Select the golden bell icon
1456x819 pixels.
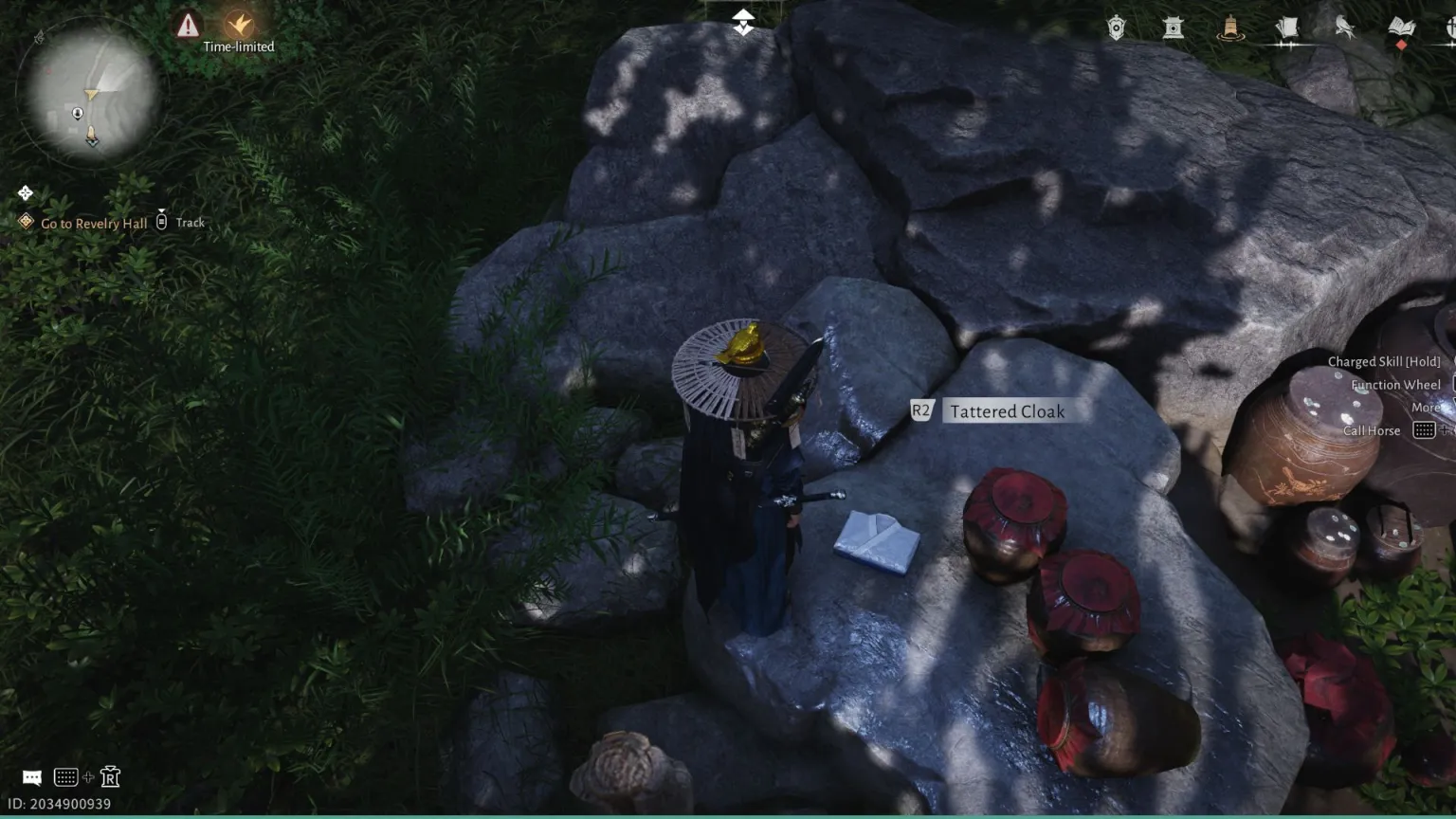(x=1230, y=27)
